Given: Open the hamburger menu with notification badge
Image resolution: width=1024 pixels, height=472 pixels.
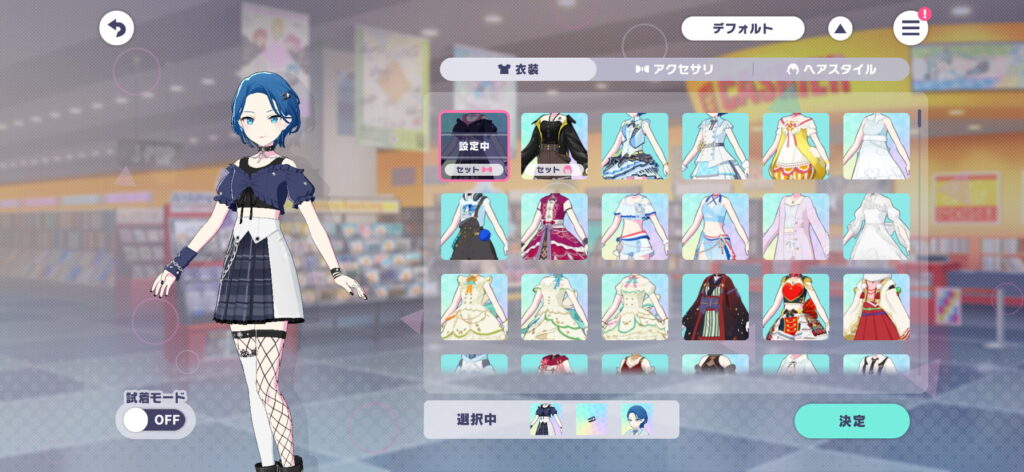Looking at the screenshot, I should (910, 29).
